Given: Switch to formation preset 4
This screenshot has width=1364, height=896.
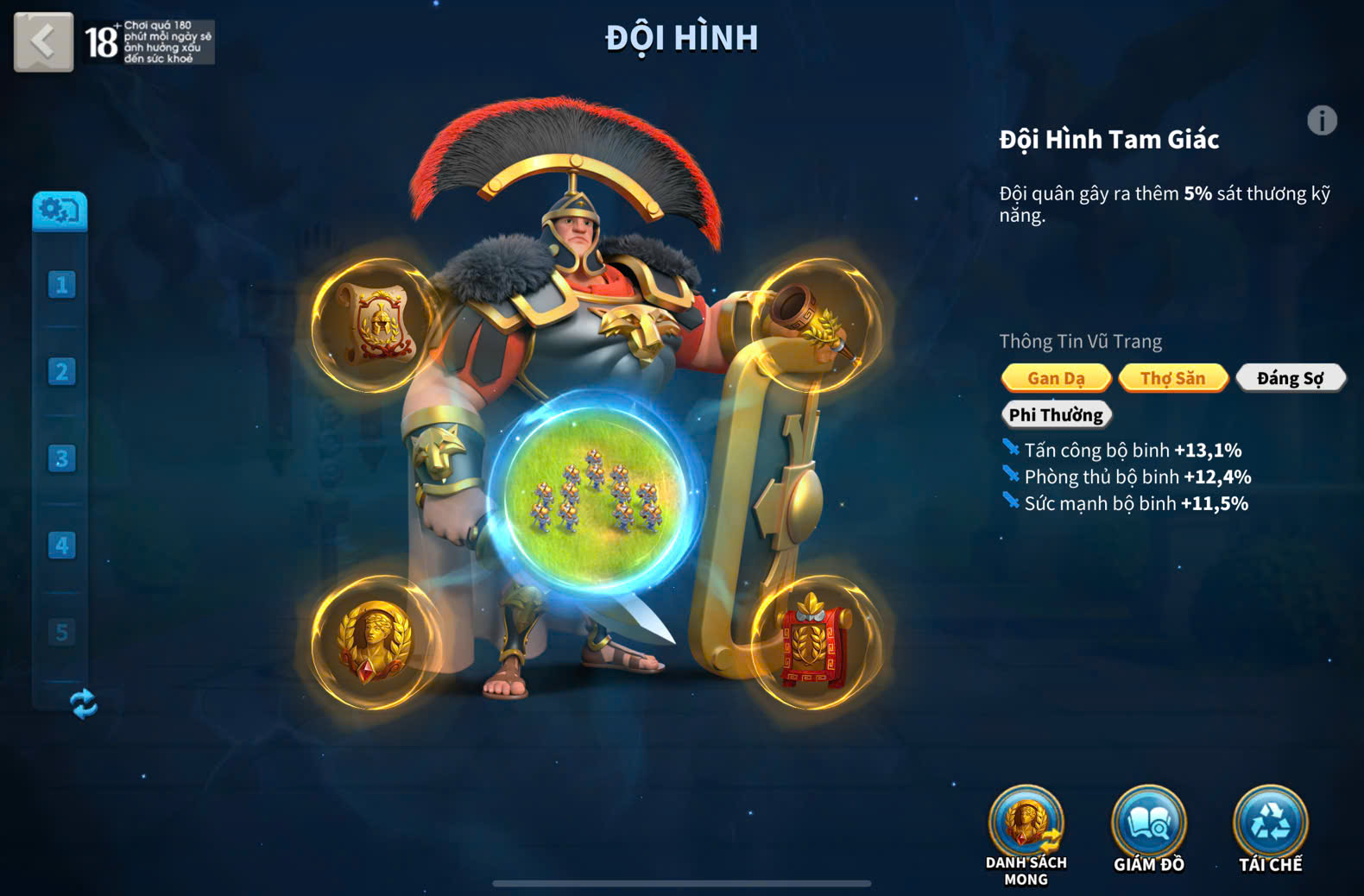Looking at the screenshot, I should [61, 546].
